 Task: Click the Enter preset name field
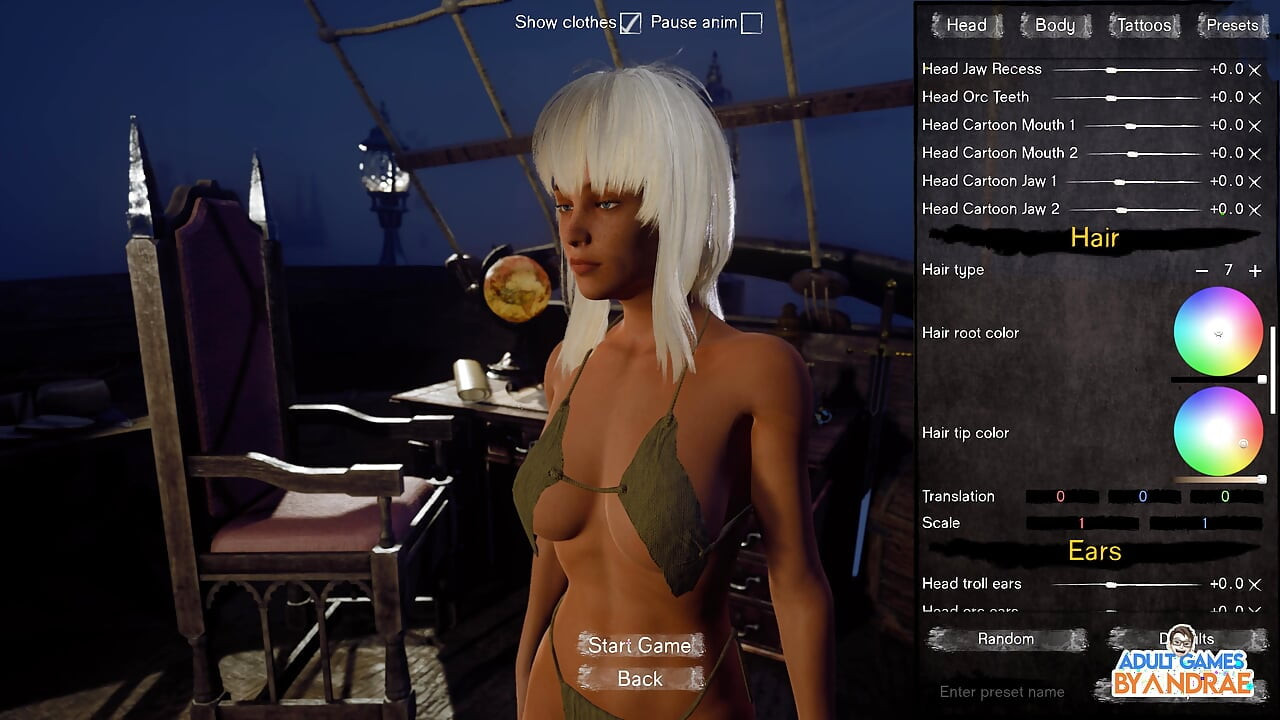click(1000, 691)
